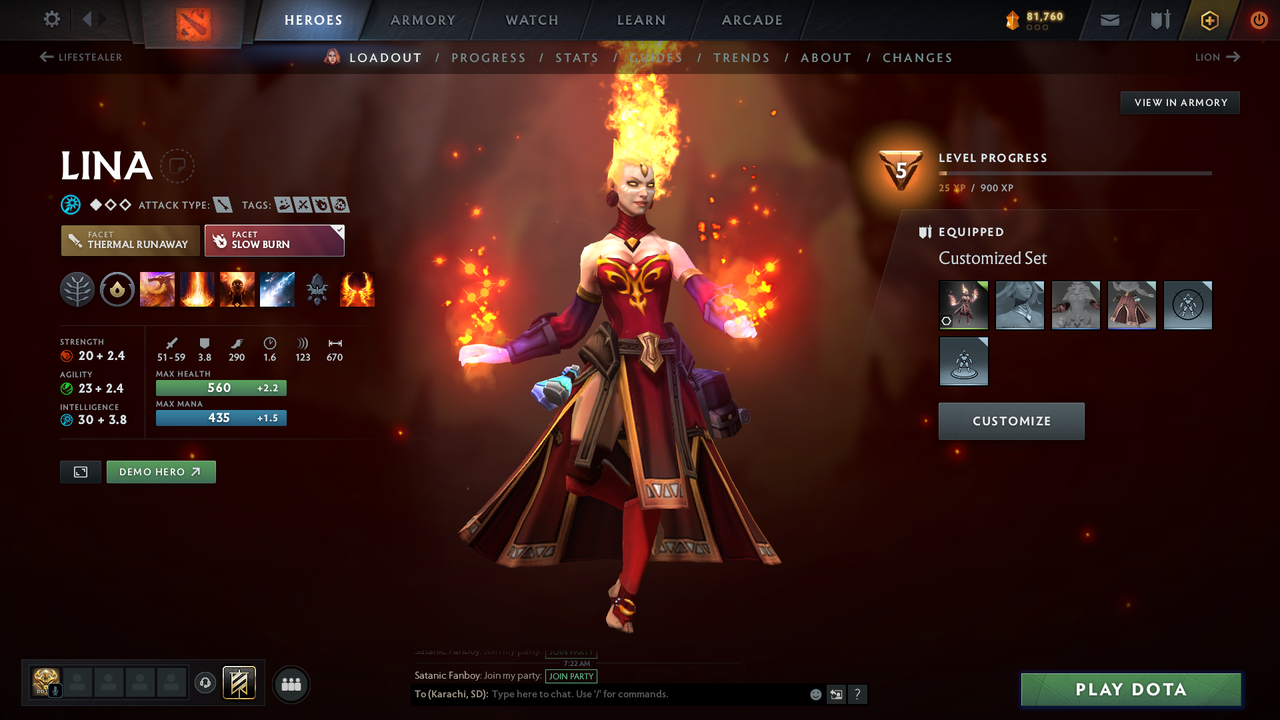Open Lina's ultimate Laguna Blade ability icon
Screen dimensions: 1280x720
[x=277, y=289]
